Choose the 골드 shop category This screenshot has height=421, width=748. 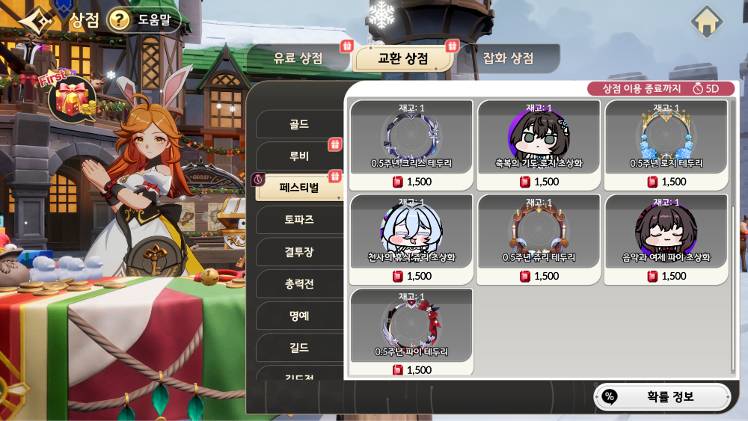[x=298, y=125]
